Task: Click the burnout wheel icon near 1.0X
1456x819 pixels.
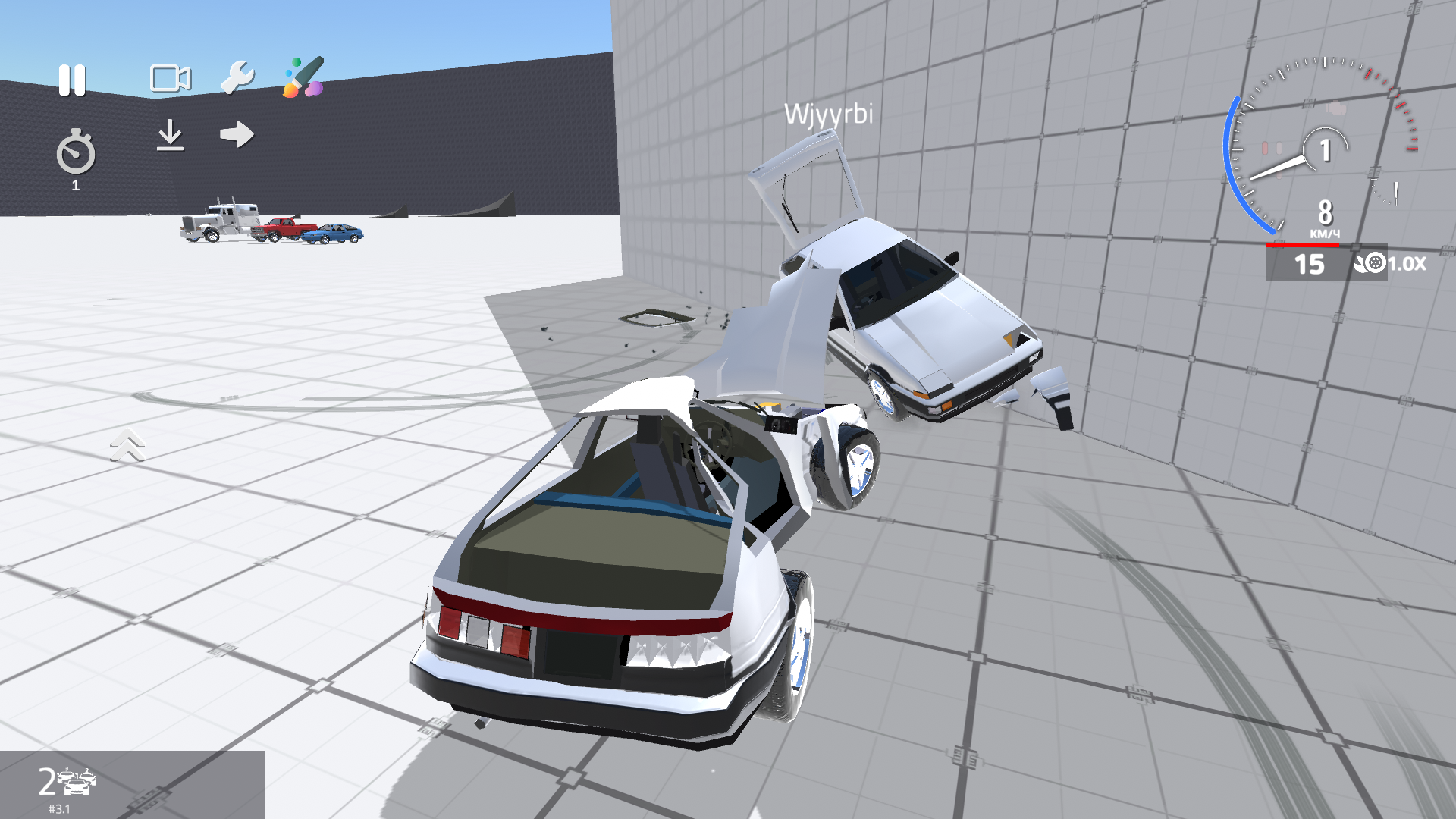Action: point(1374,265)
